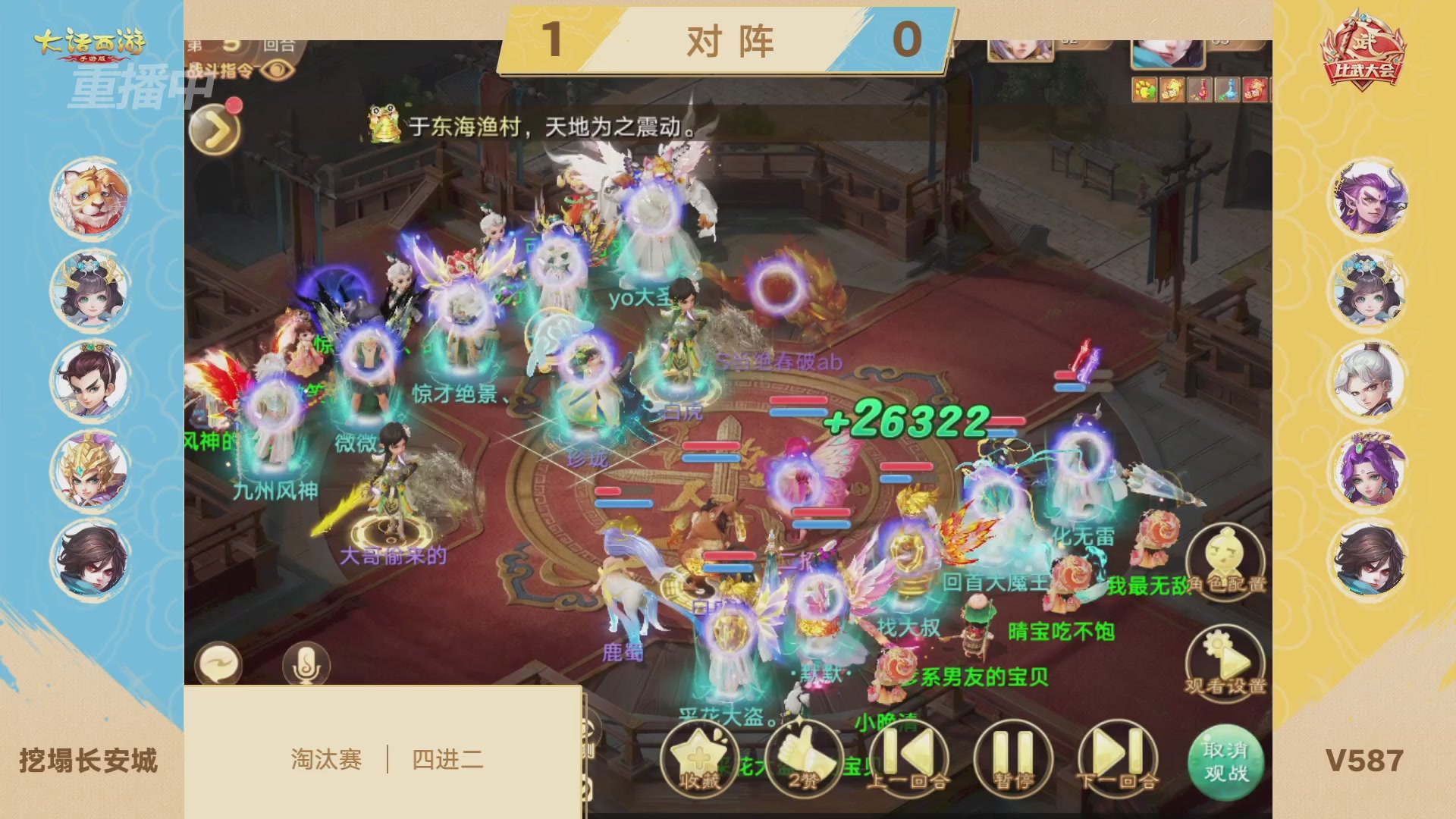Select the 四进二 semifinal stage label
Viewport: 1456px width, 819px height.
[x=447, y=757]
